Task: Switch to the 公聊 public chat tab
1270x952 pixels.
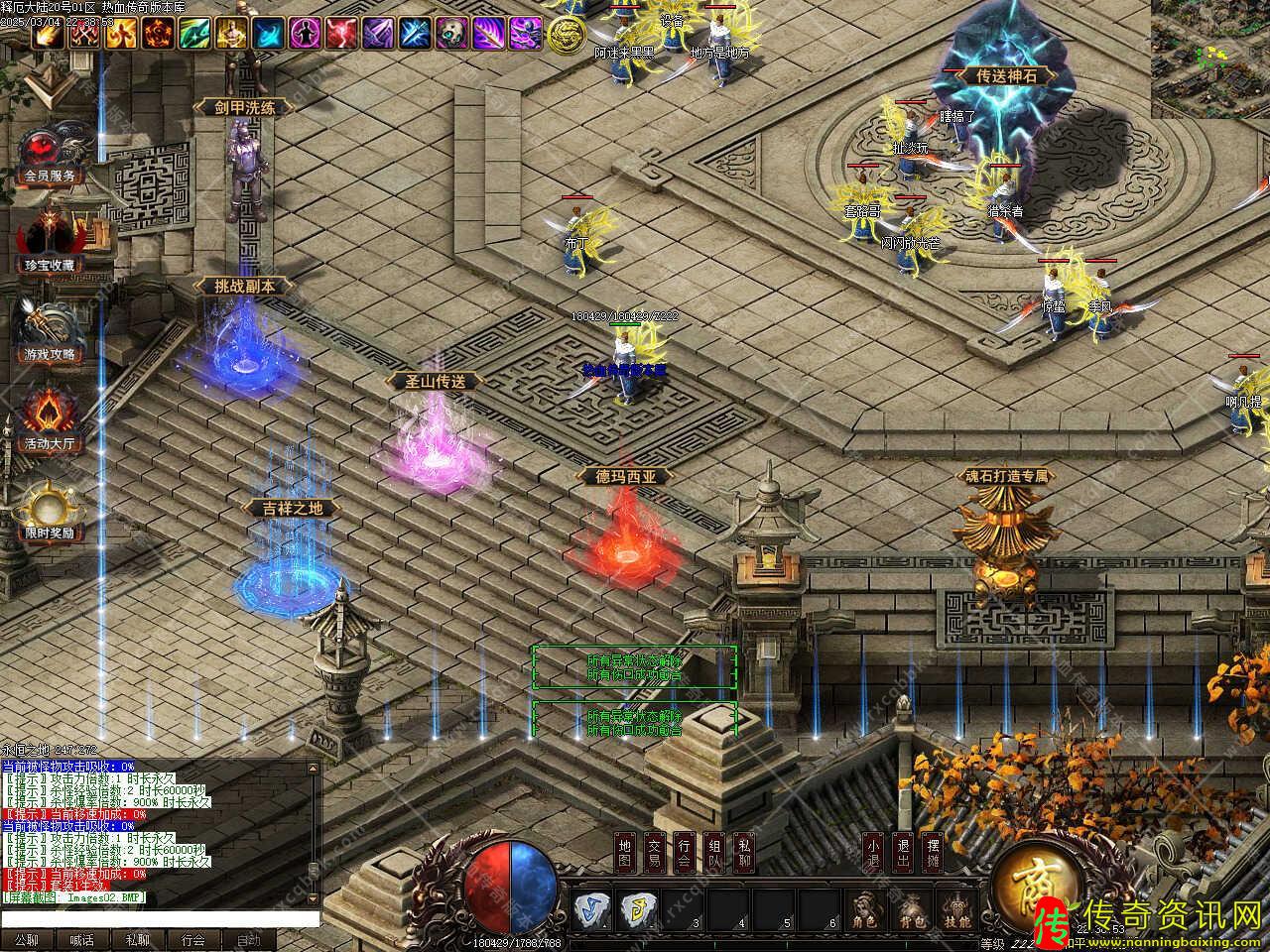Action: pos(27,940)
